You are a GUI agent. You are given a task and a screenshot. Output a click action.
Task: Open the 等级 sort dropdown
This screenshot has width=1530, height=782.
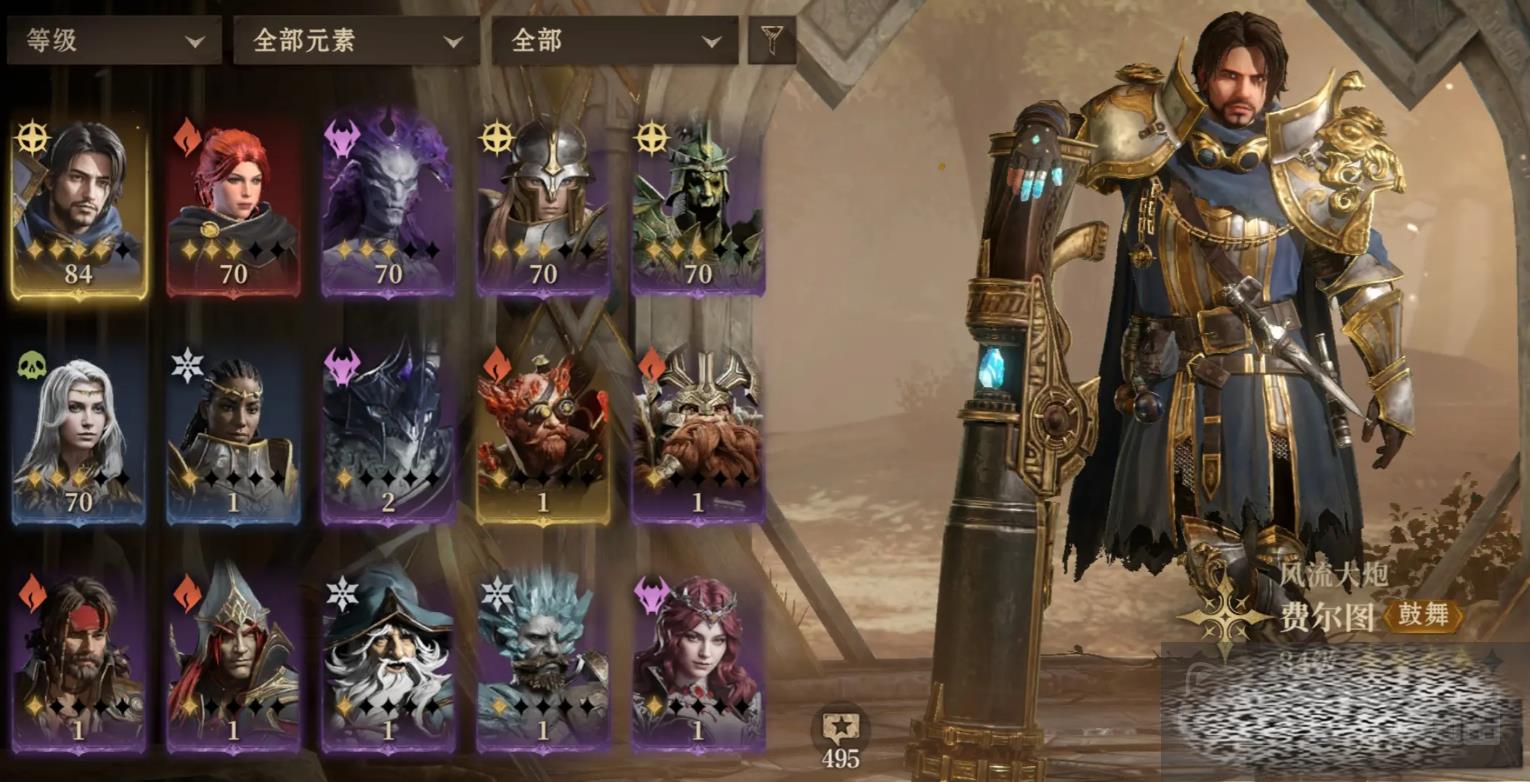tap(114, 41)
